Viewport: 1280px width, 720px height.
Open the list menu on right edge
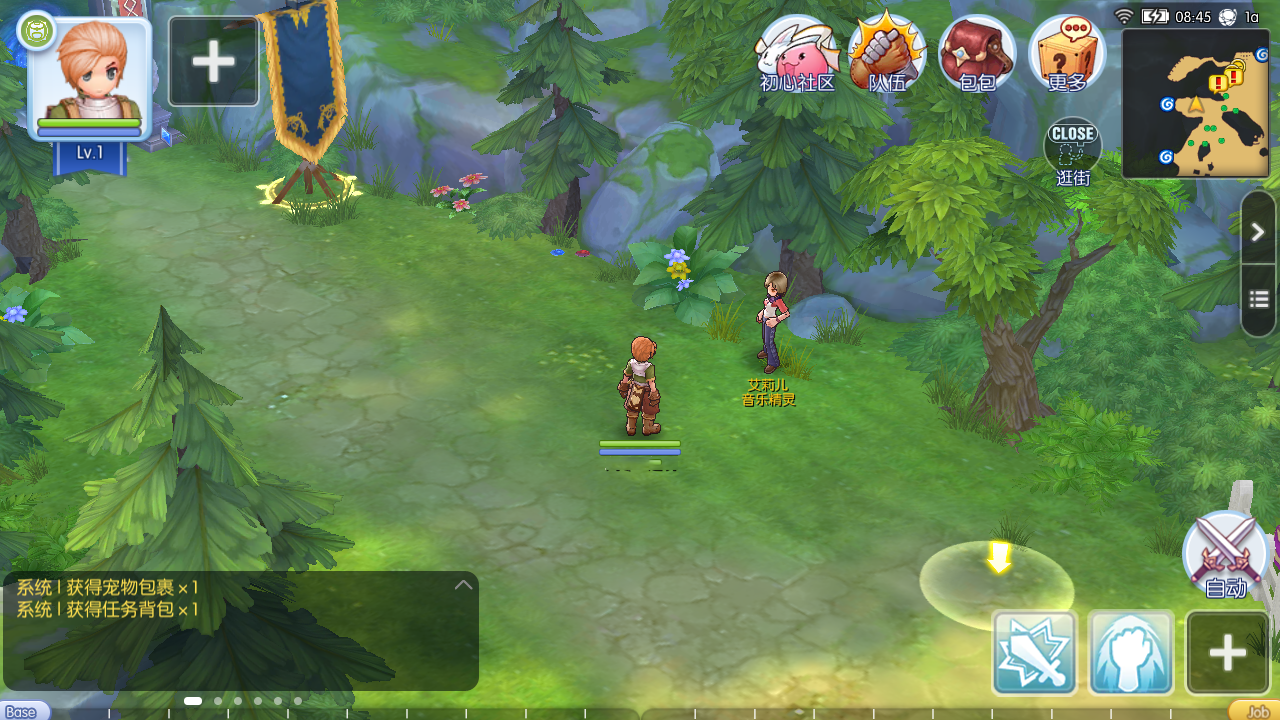pyautogui.click(x=1258, y=299)
